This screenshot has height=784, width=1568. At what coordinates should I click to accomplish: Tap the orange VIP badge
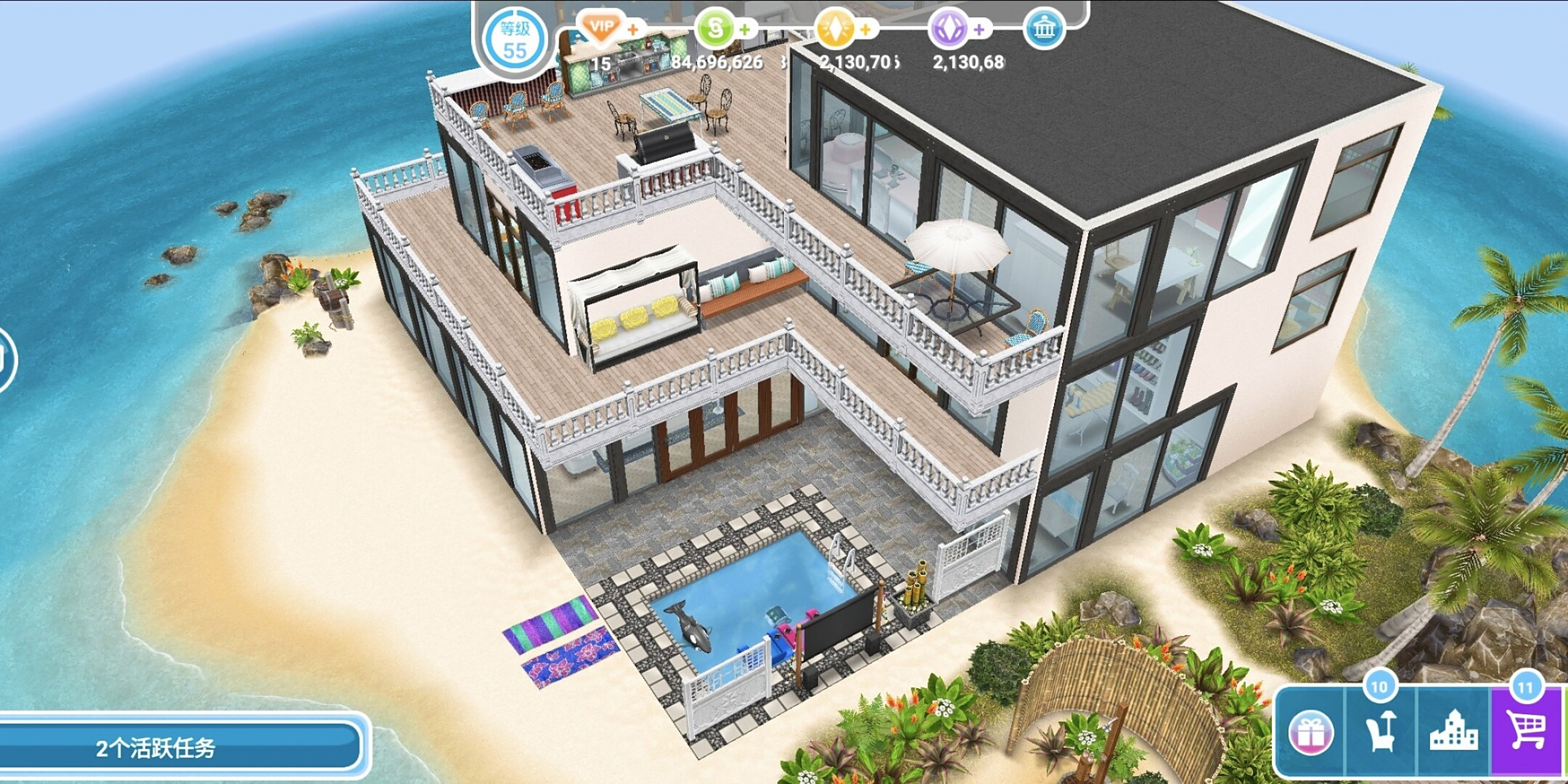click(601, 28)
